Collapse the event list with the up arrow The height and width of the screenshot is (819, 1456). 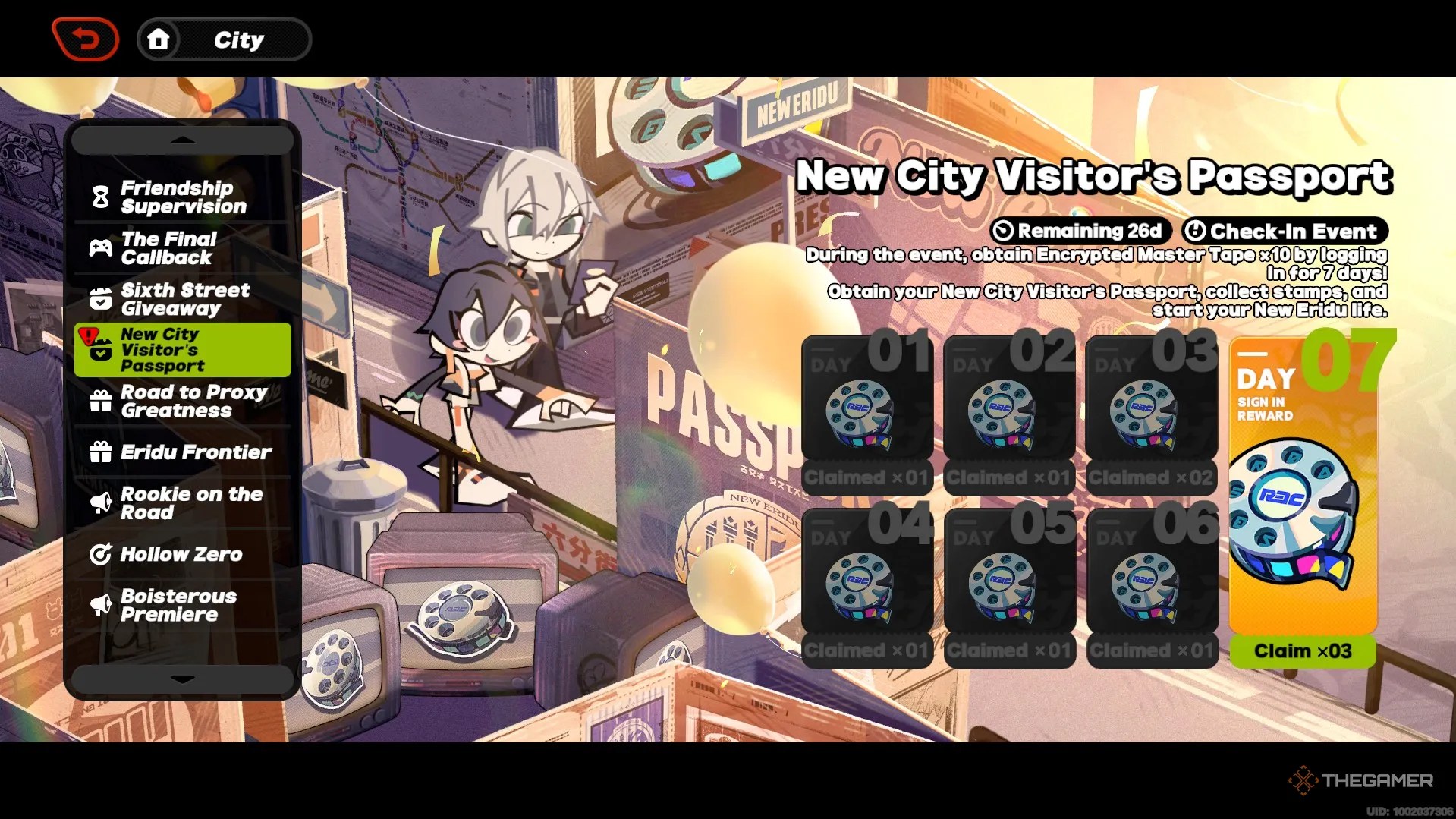point(181,139)
